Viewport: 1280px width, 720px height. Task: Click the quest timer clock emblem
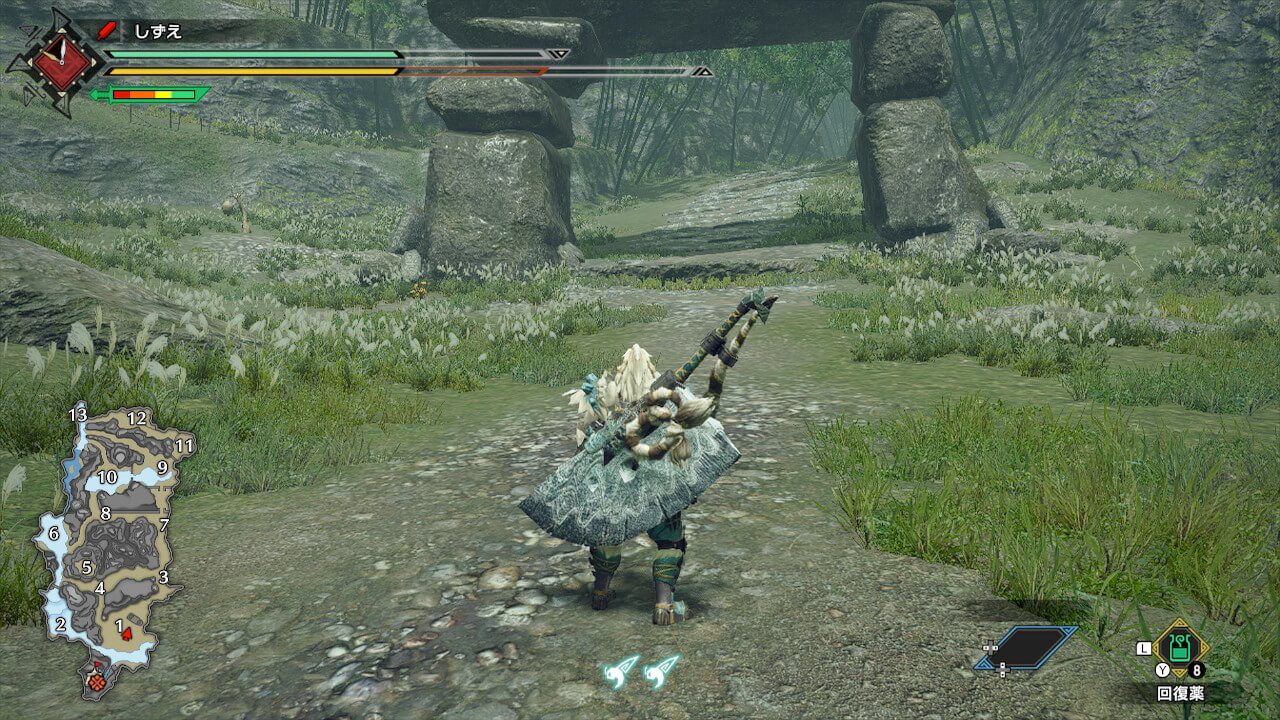(63, 59)
